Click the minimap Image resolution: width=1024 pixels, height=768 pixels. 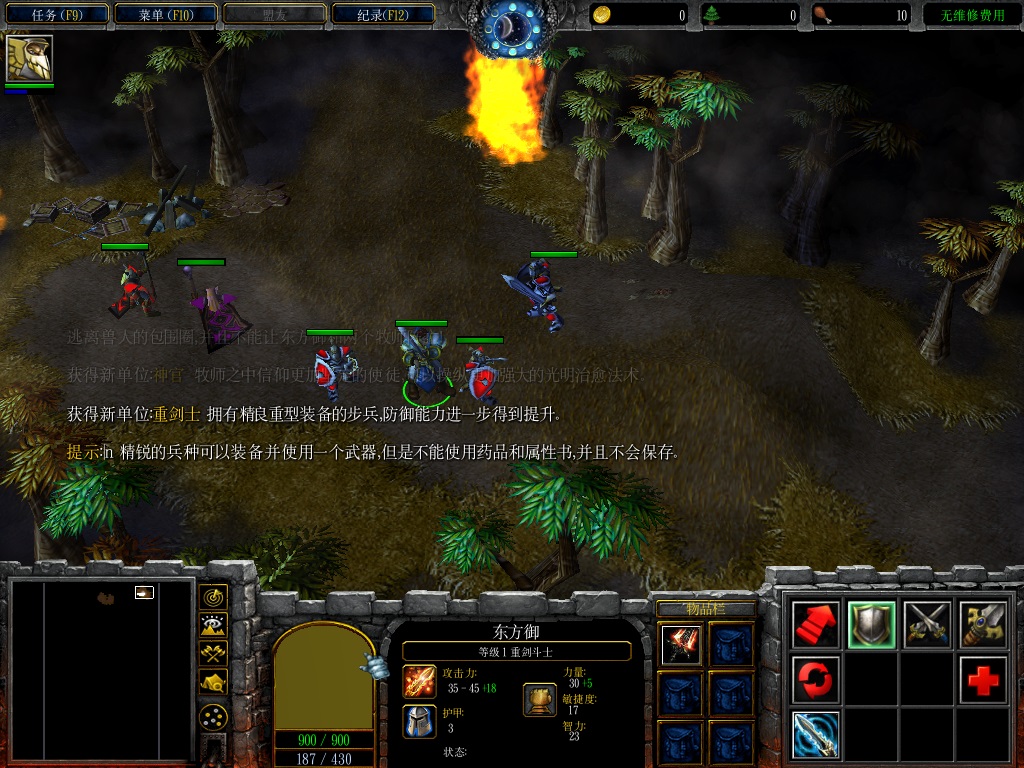point(100,670)
